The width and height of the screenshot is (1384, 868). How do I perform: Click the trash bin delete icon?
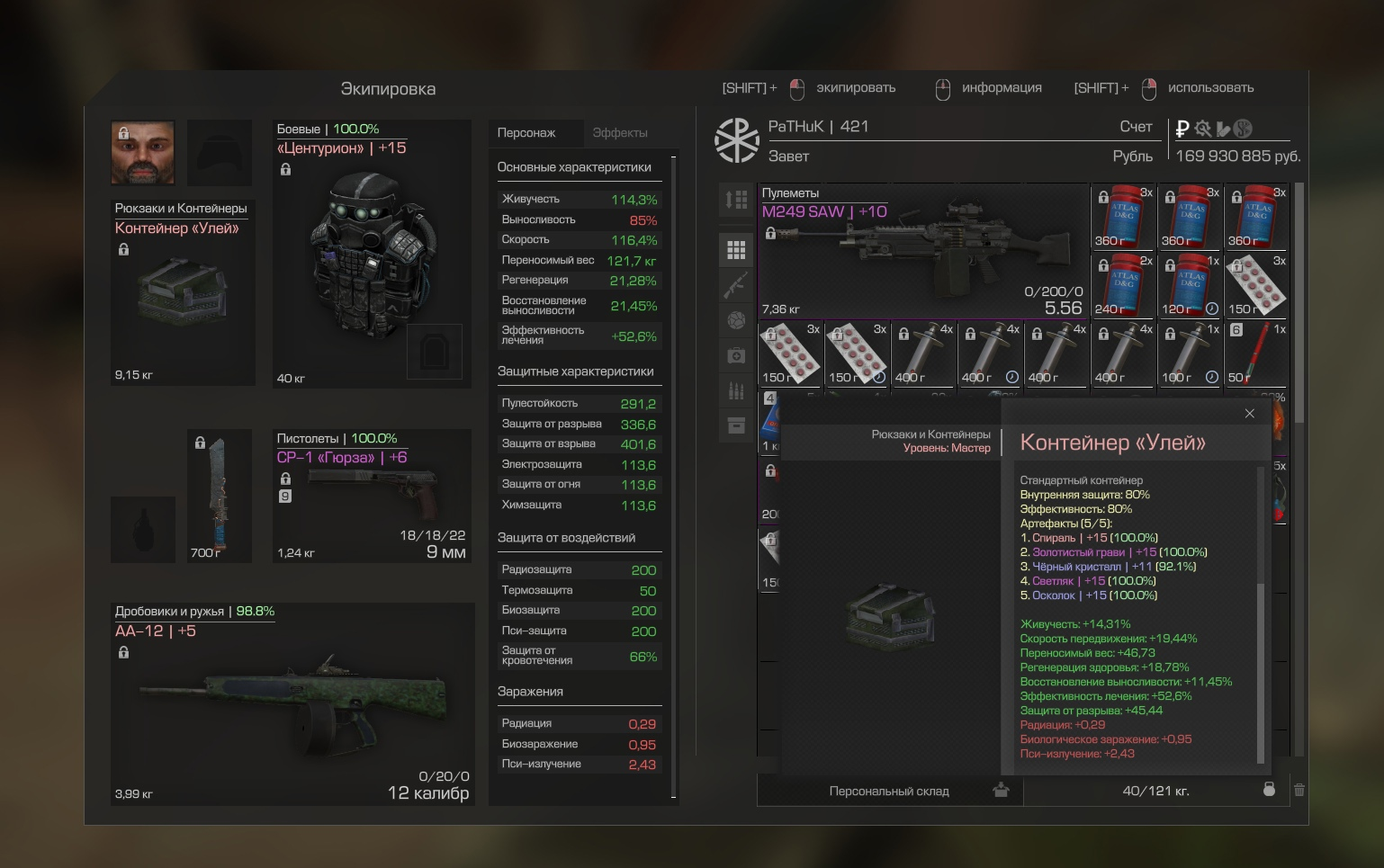point(1299,790)
